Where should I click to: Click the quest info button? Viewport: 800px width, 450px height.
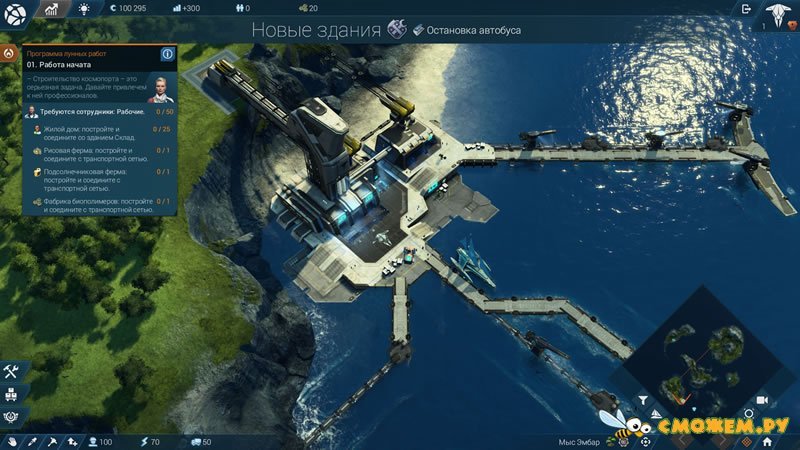[168, 53]
